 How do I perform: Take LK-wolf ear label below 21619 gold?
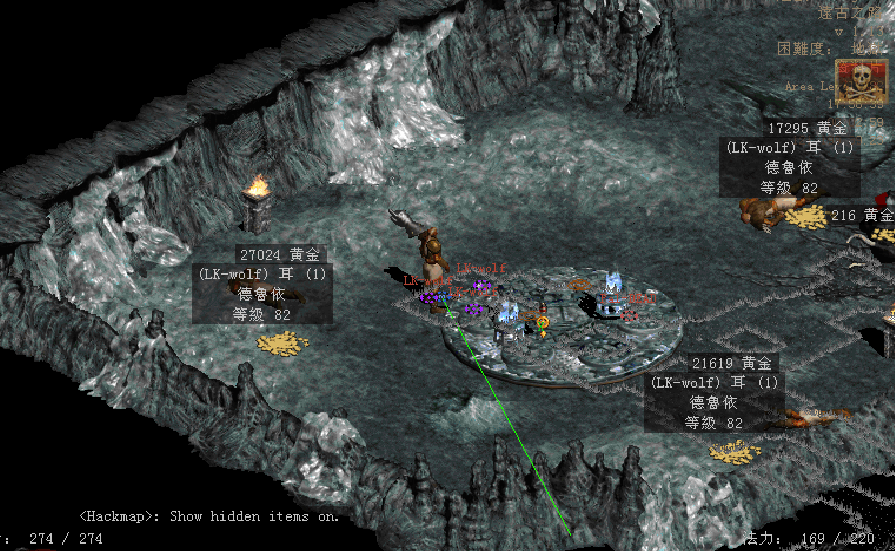pyautogui.click(x=714, y=383)
